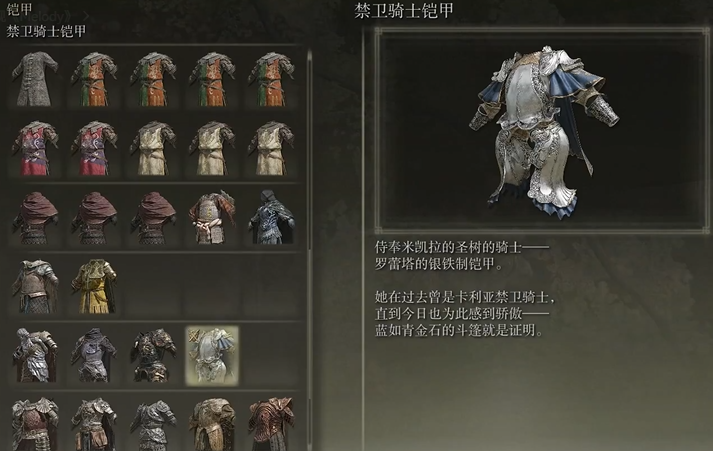
Task: Select the yellow tabard armor
Action: 93,285
